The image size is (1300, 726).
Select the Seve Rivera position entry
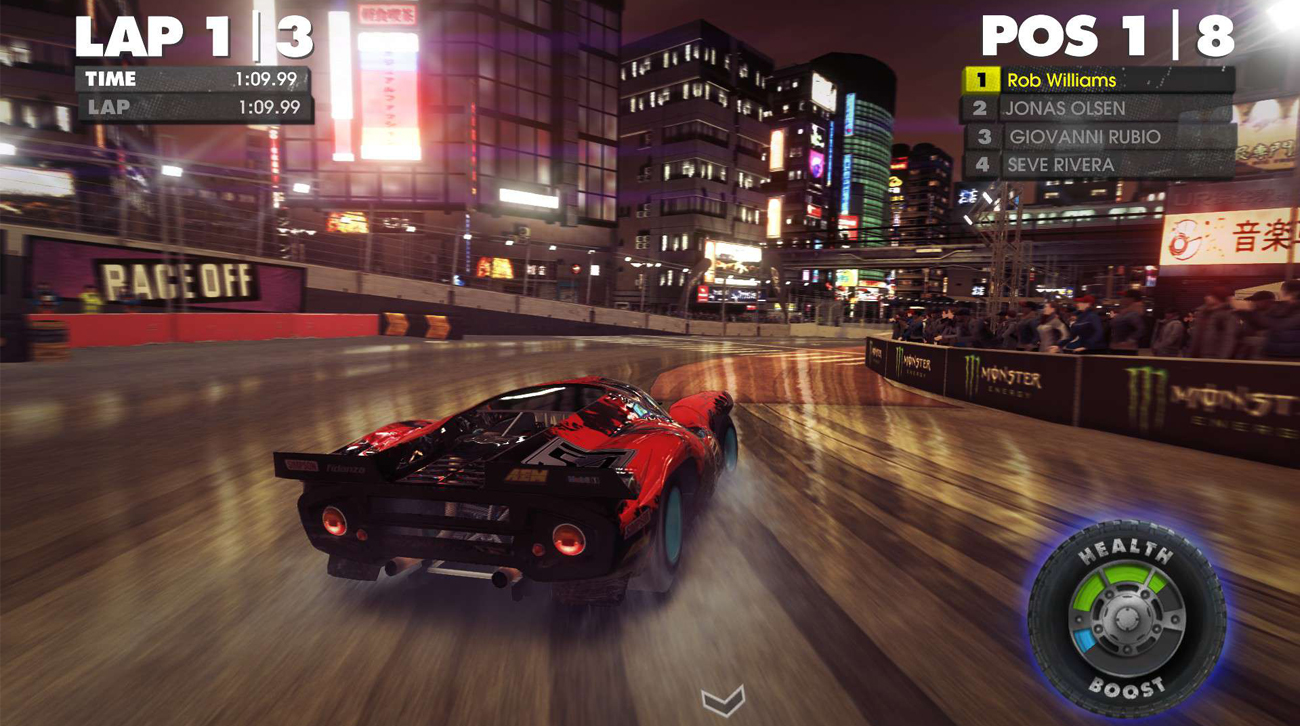[x=1060, y=164]
